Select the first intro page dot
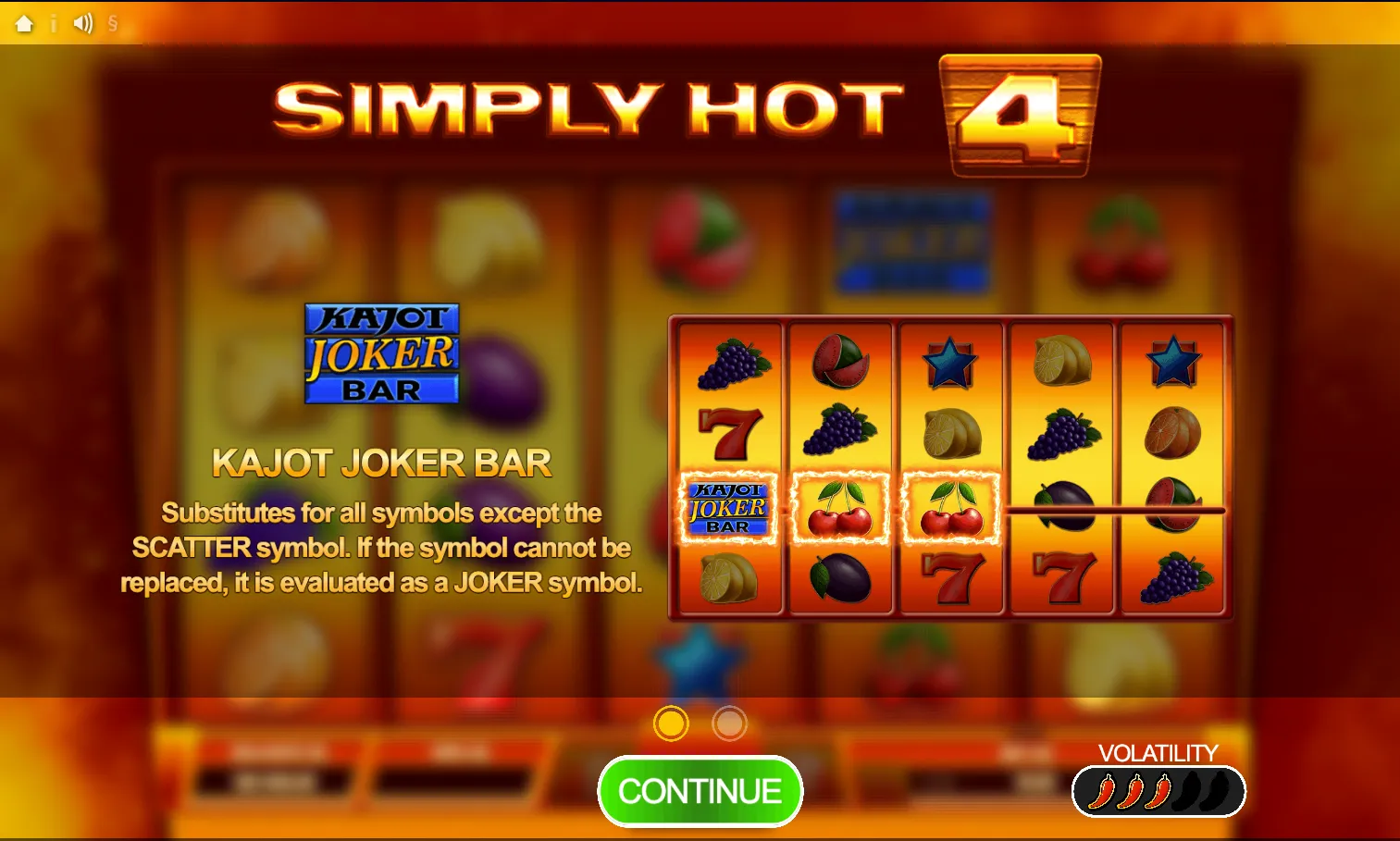Screen dimensions: 1400x841 pos(671,724)
